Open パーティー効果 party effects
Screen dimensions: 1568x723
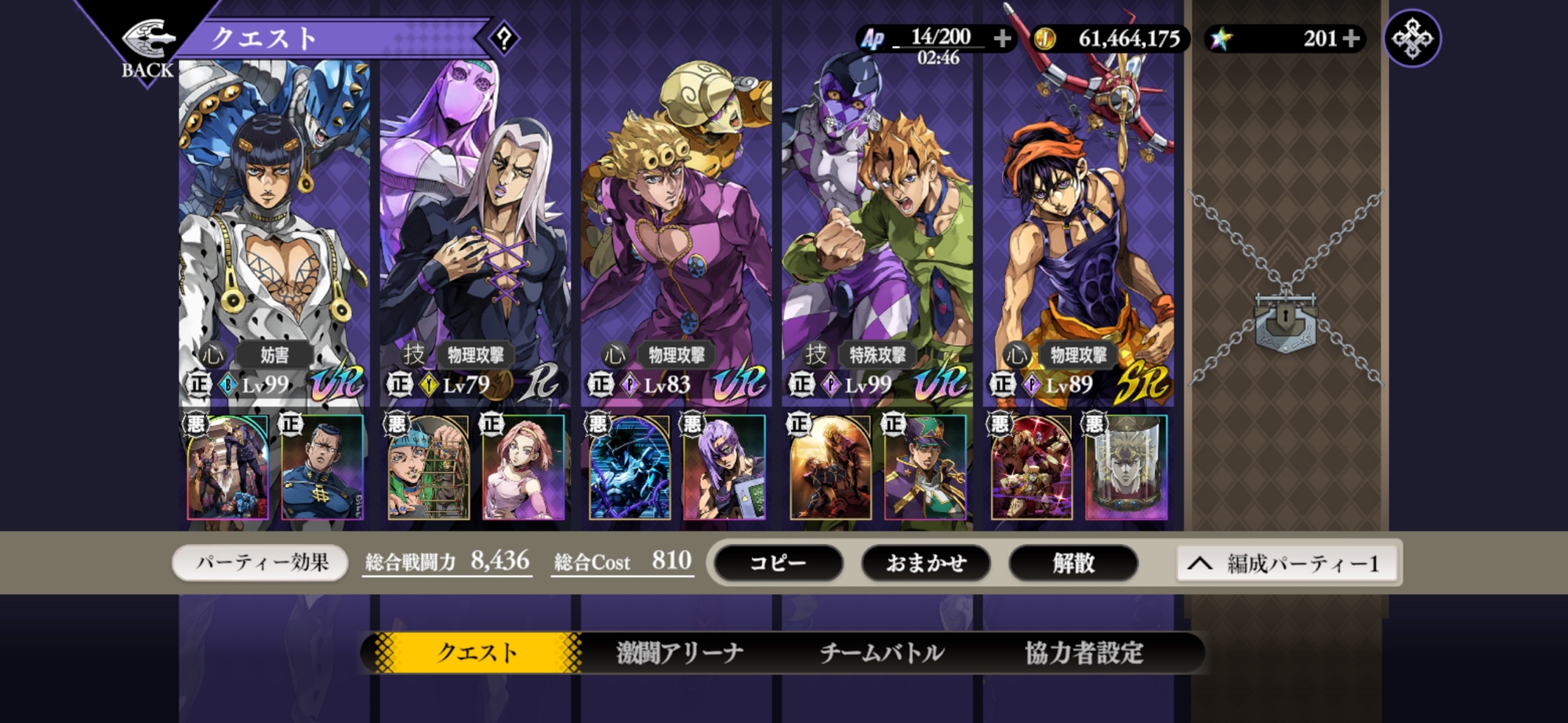point(261,563)
